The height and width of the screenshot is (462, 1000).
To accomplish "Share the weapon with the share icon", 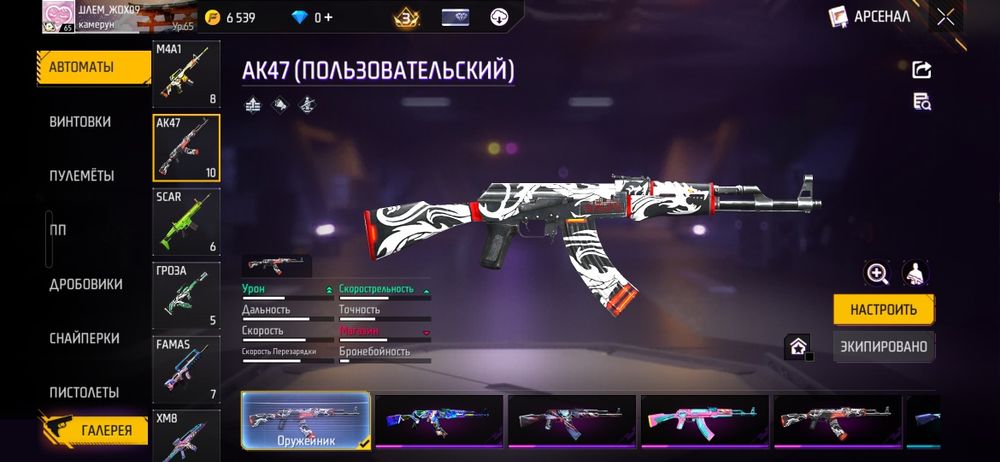I will pyautogui.click(x=922, y=69).
